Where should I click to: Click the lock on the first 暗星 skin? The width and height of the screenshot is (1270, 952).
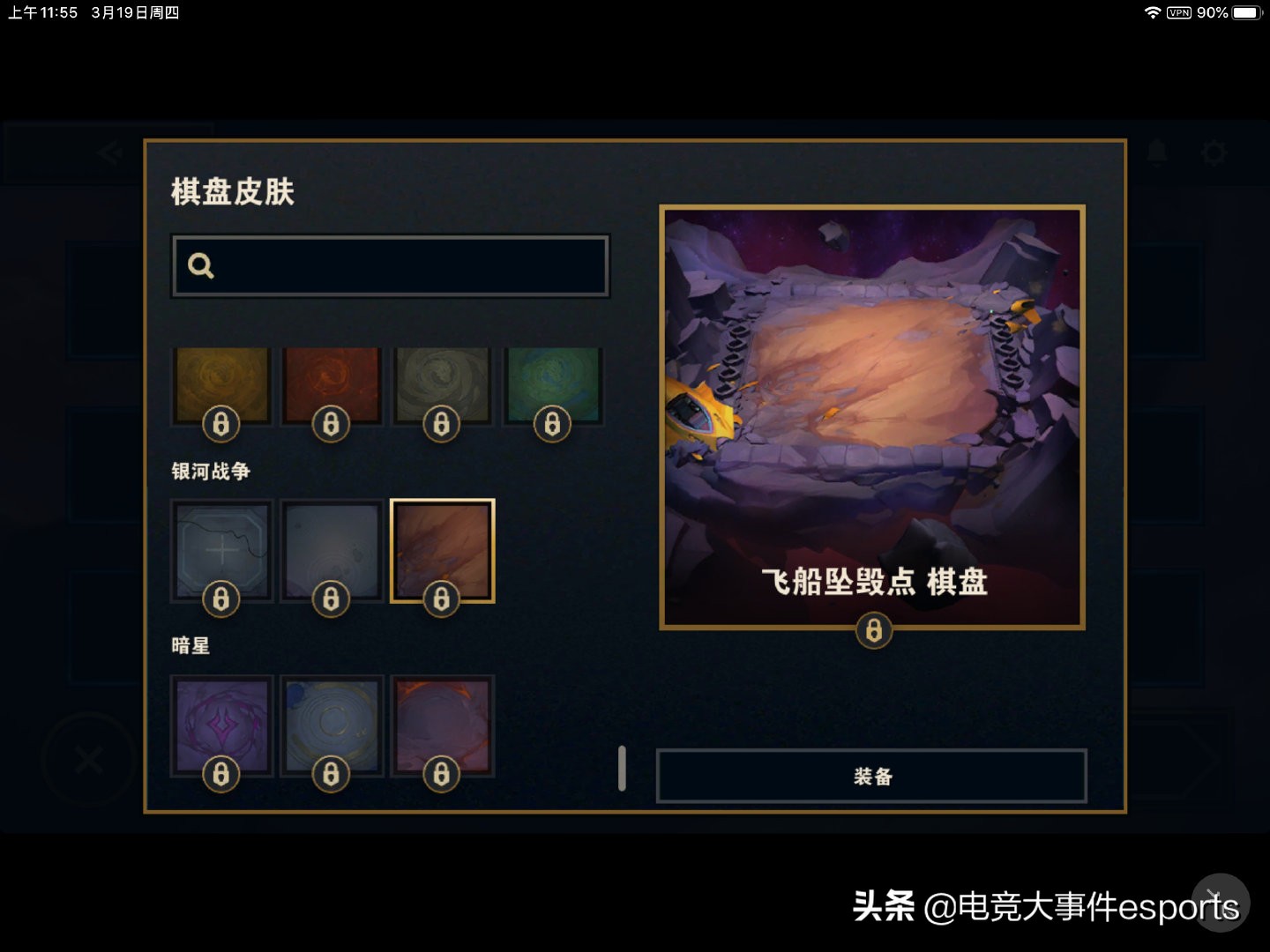click(221, 773)
